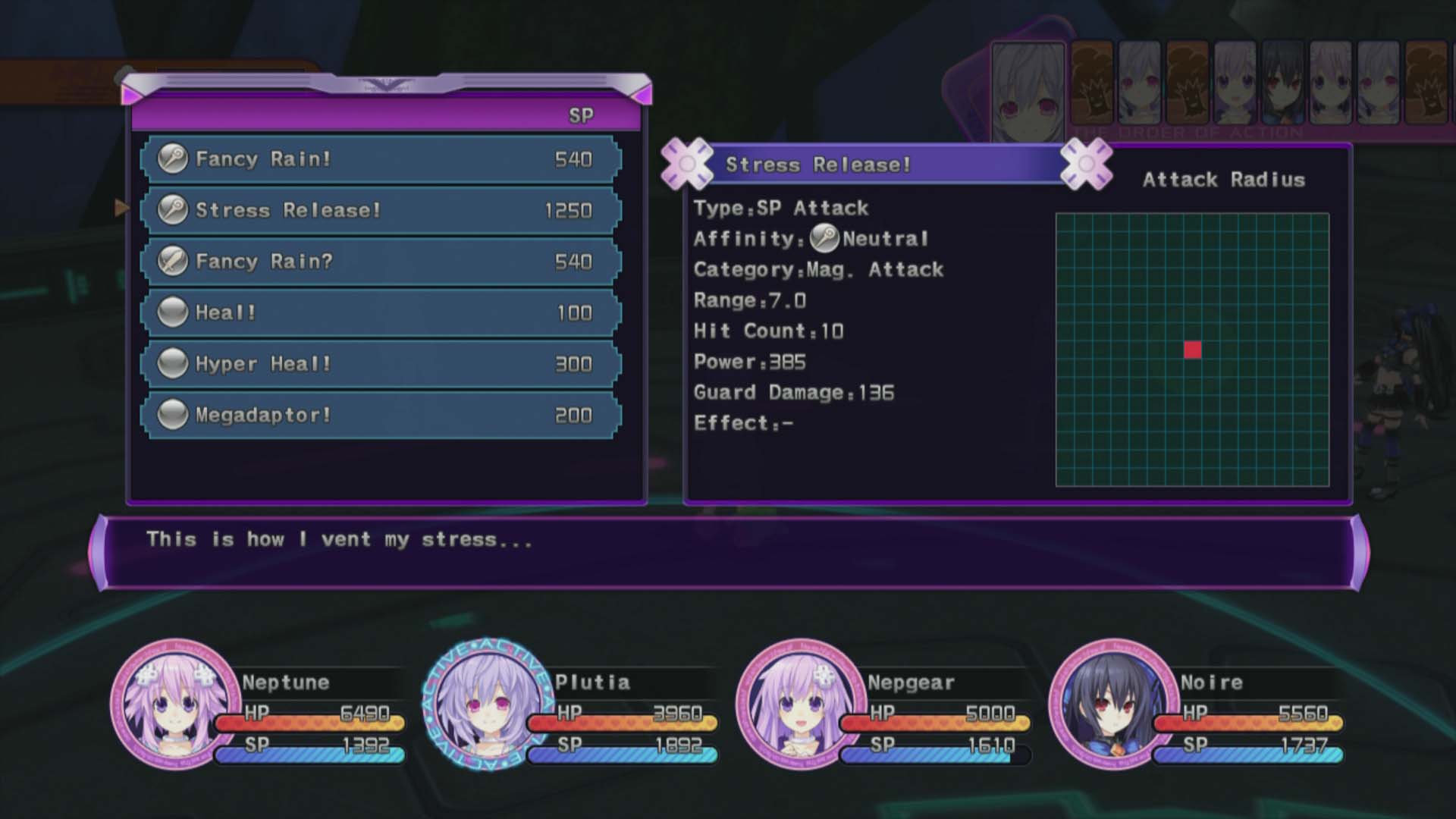The width and height of the screenshot is (1456, 819).
Task: Select the Fancy Rain? sword icon
Action: point(174,261)
